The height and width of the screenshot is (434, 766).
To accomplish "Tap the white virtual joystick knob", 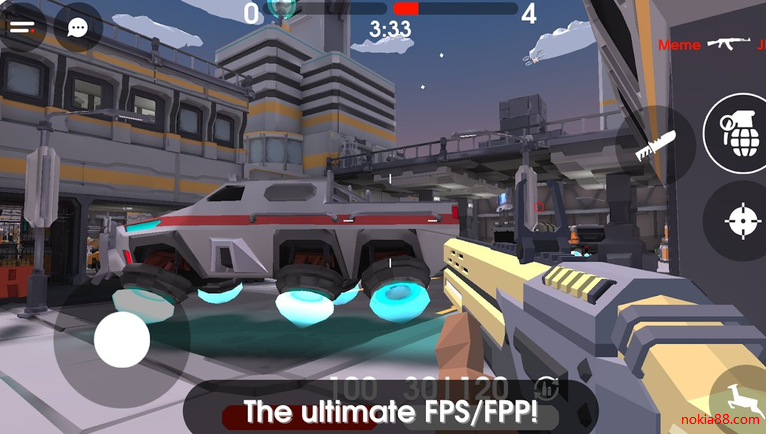I will (122, 340).
